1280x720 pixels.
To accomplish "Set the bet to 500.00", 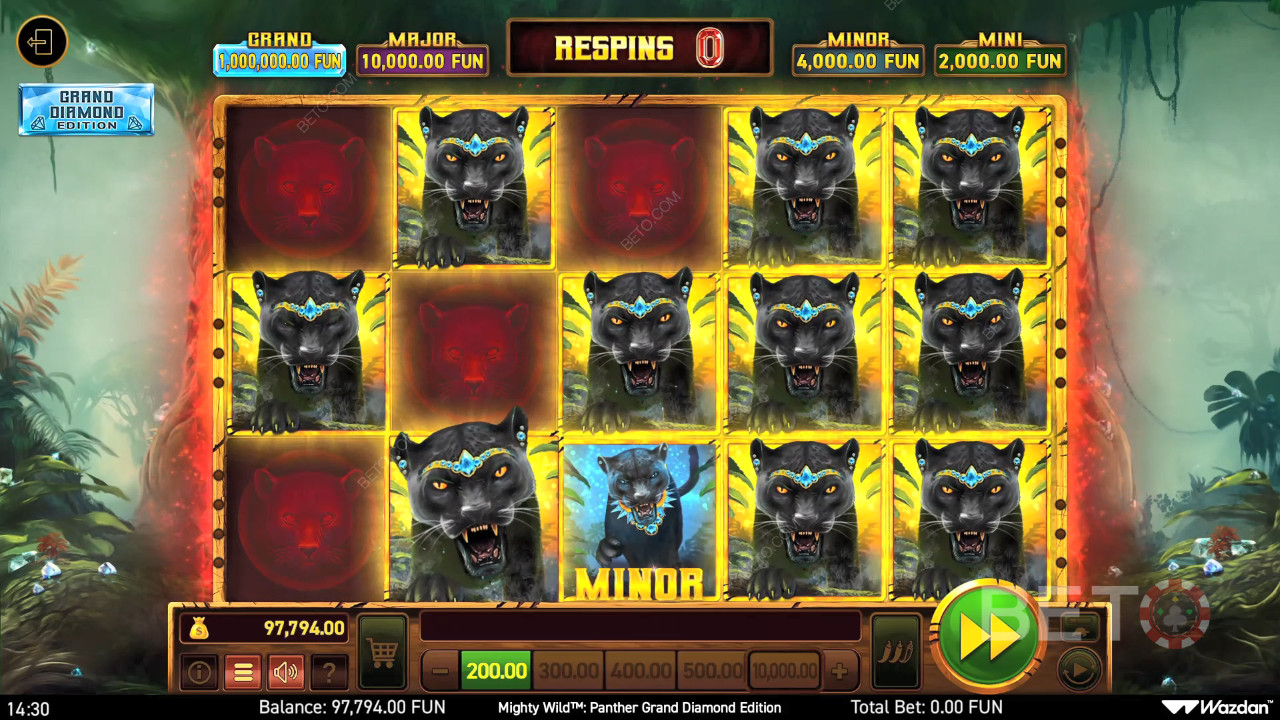I will point(712,670).
